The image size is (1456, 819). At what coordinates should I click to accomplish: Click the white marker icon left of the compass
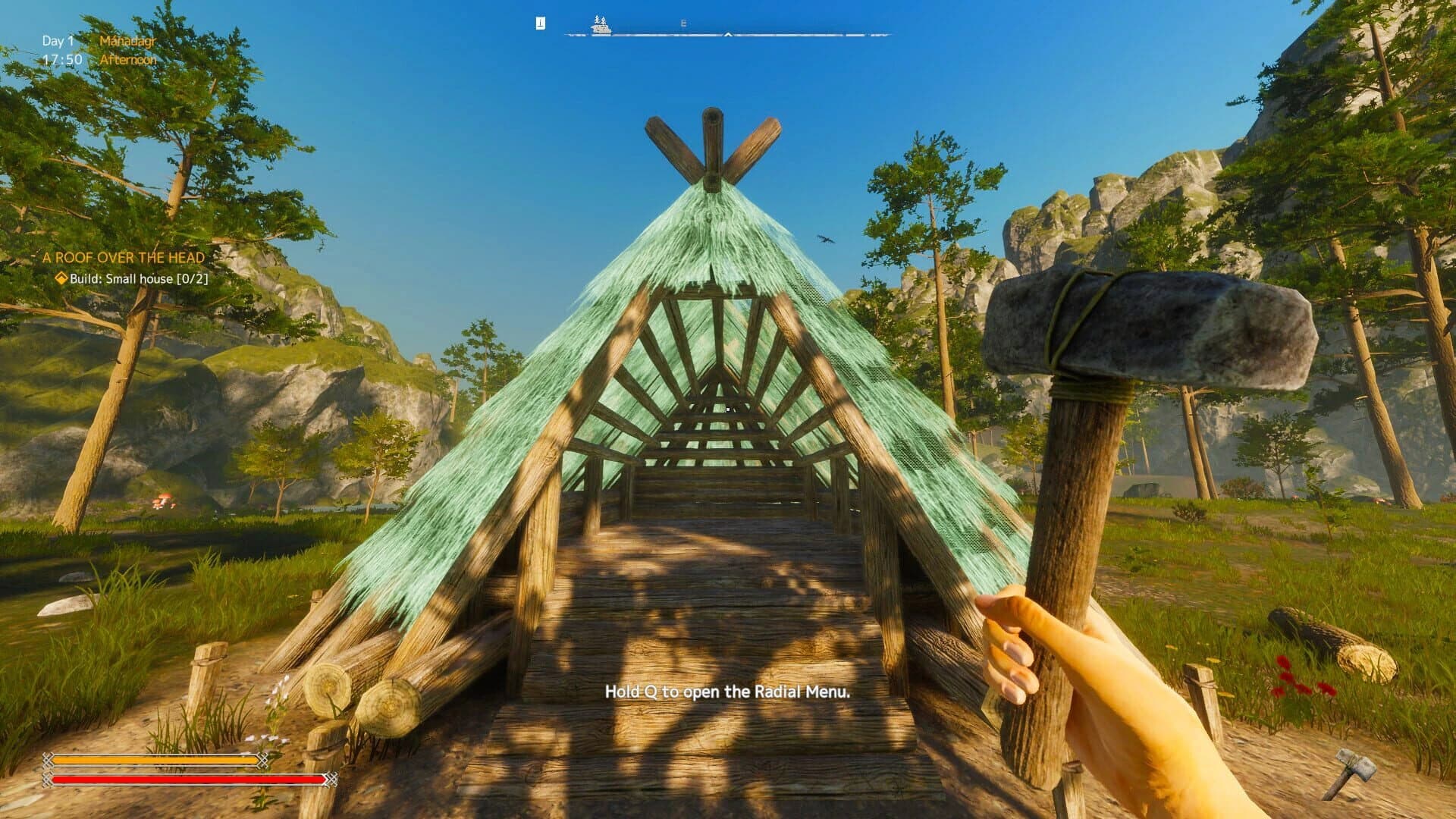[539, 22]
